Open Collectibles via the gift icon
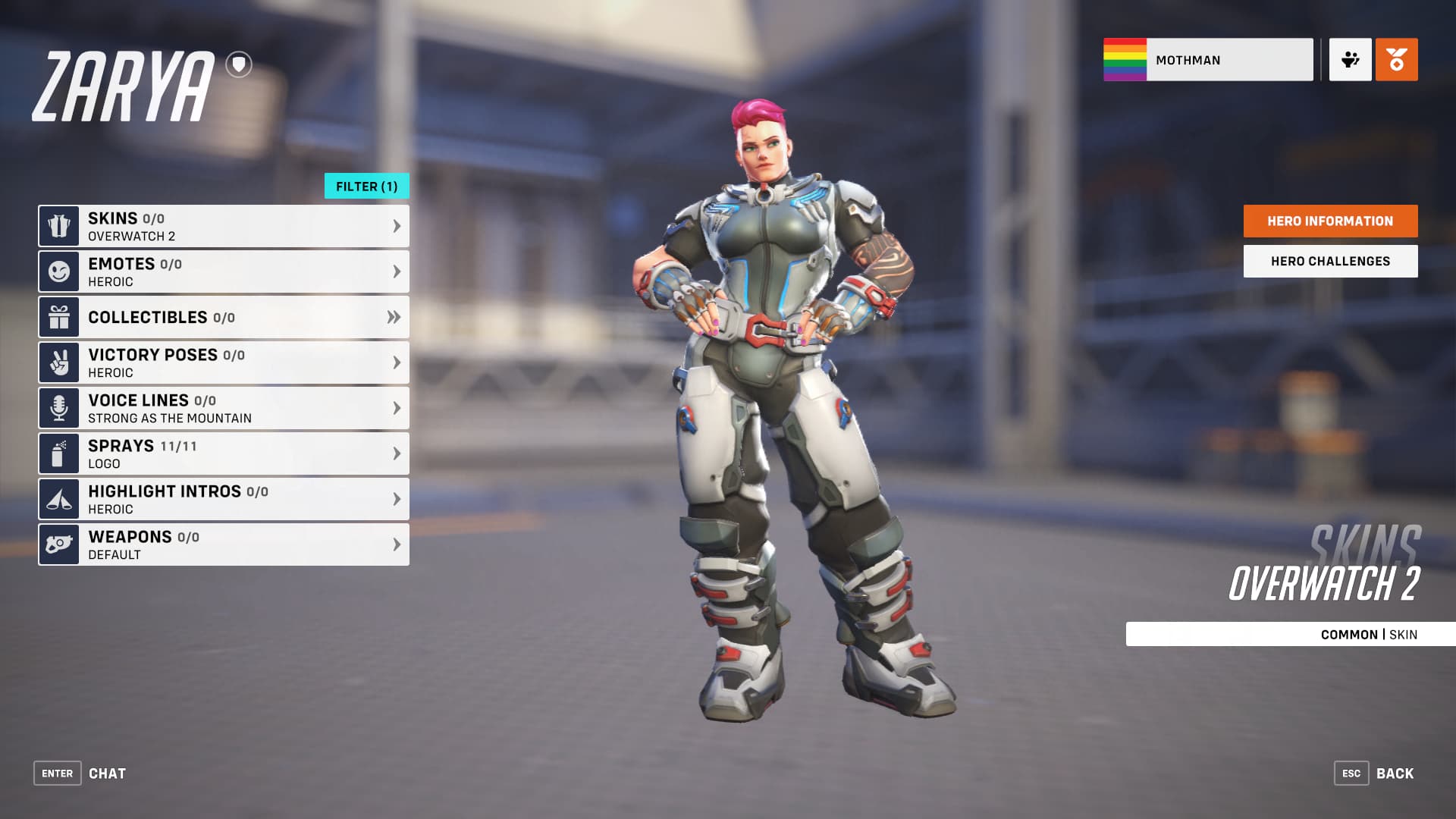1456x819 pixels. [x=58, y=317]
